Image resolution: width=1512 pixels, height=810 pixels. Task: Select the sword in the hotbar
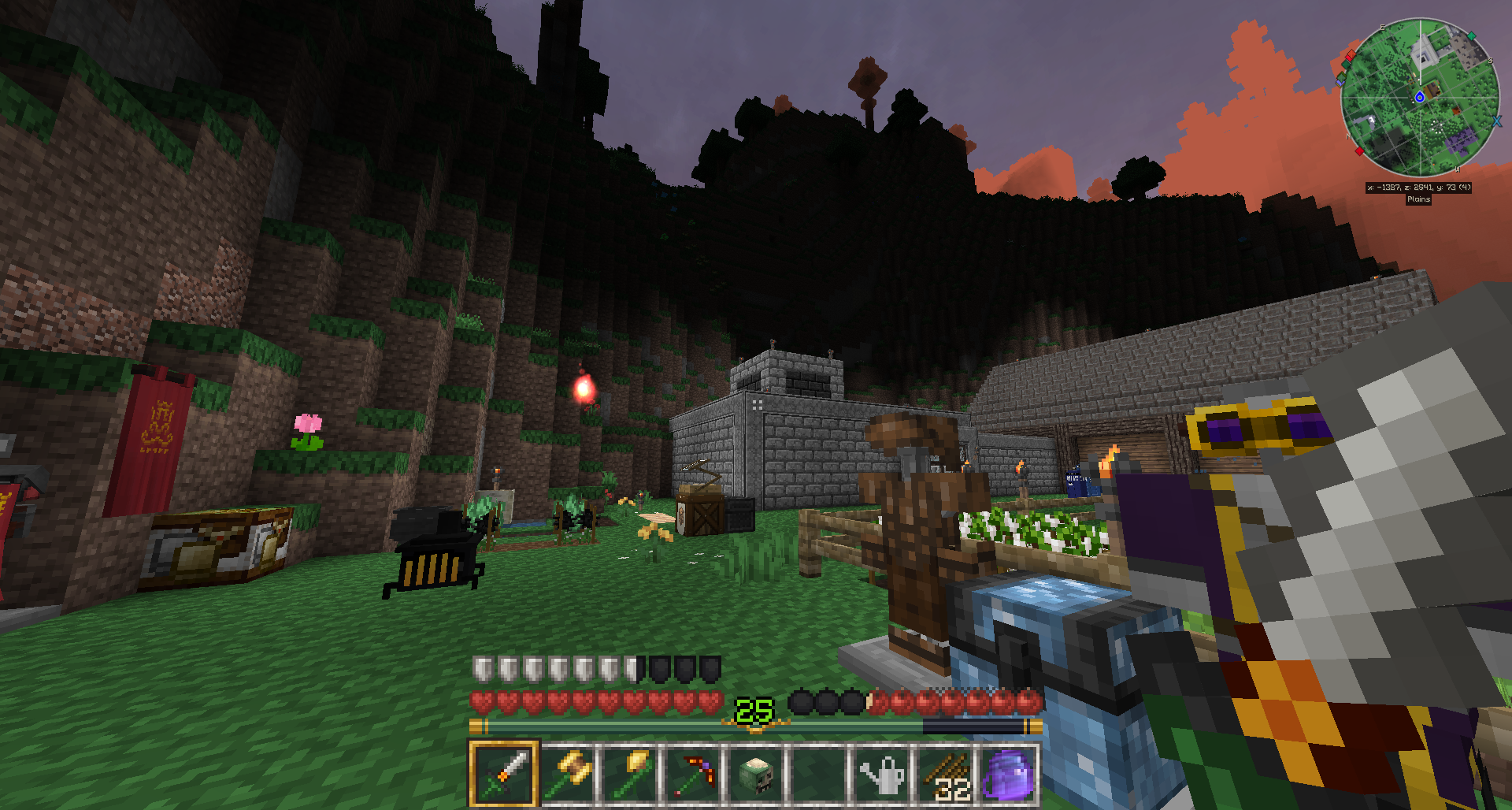tap(504, 774)
